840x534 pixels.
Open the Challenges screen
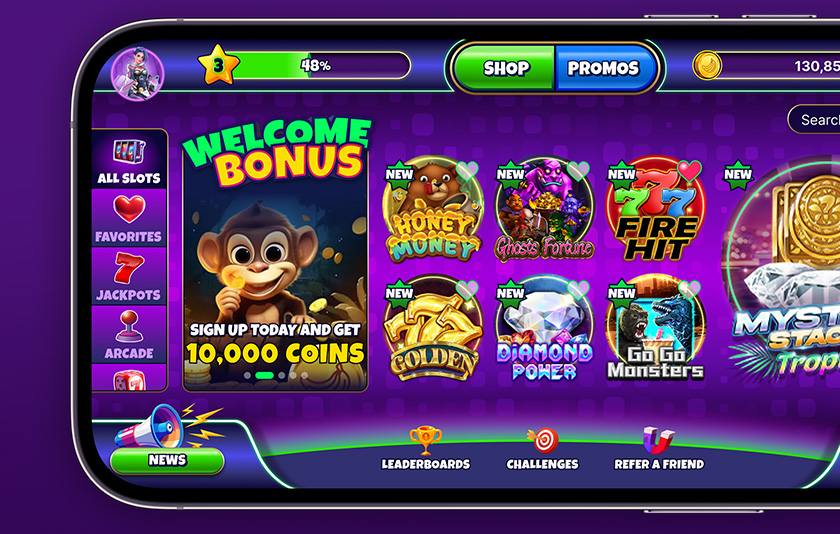(542, 449)
